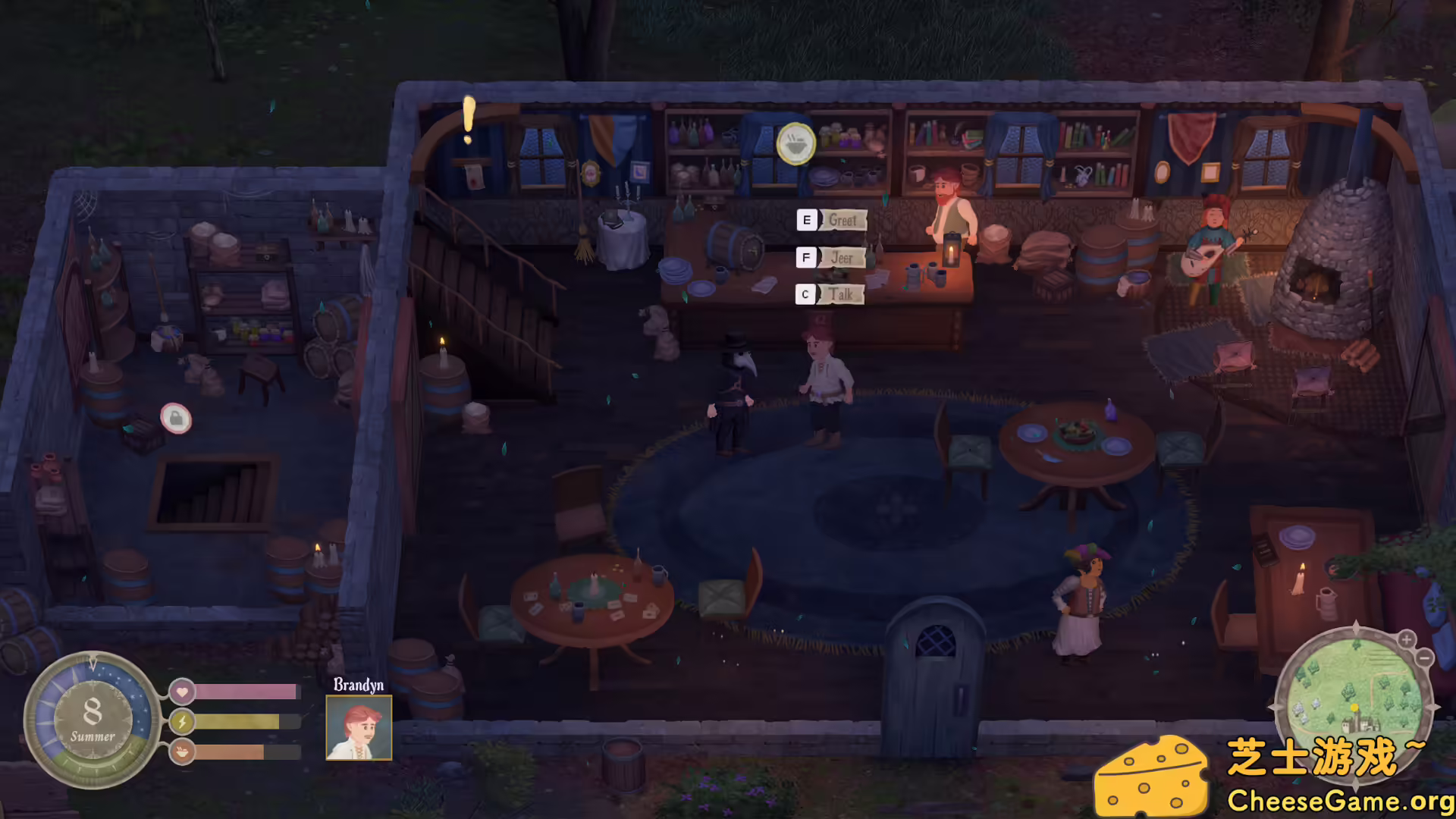Image resolution: width=1456 pixels, height=819 pixels.
Task: Select the Jeer interaction option
Action: point(841,258)
